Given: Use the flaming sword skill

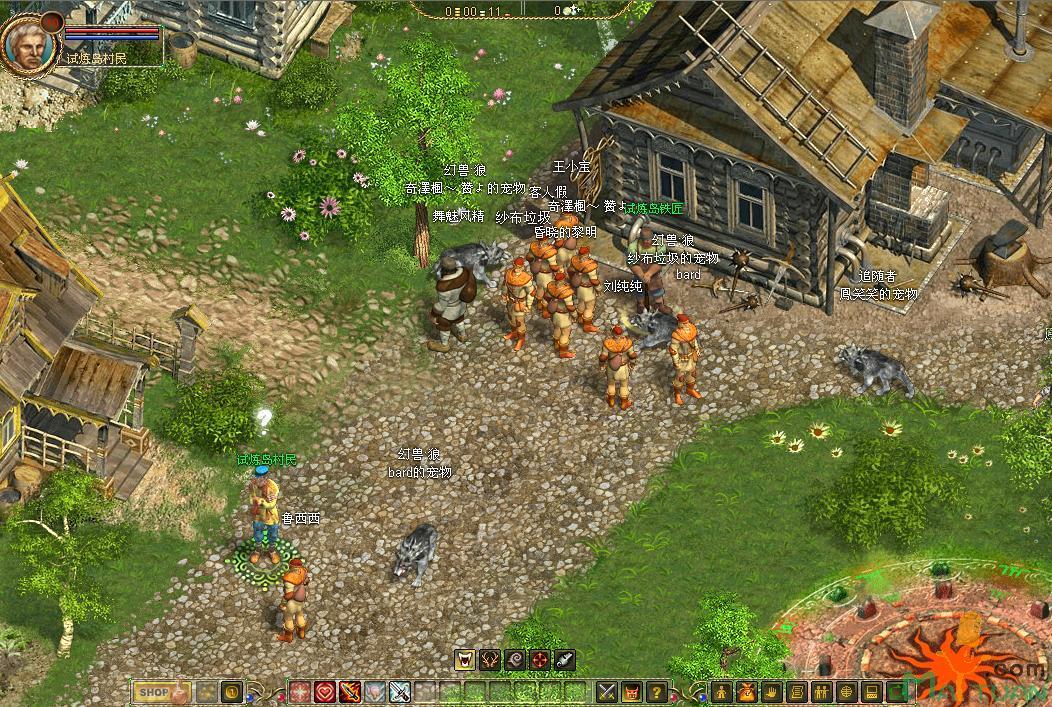Looking at the screenshot, I should [350, 691].
